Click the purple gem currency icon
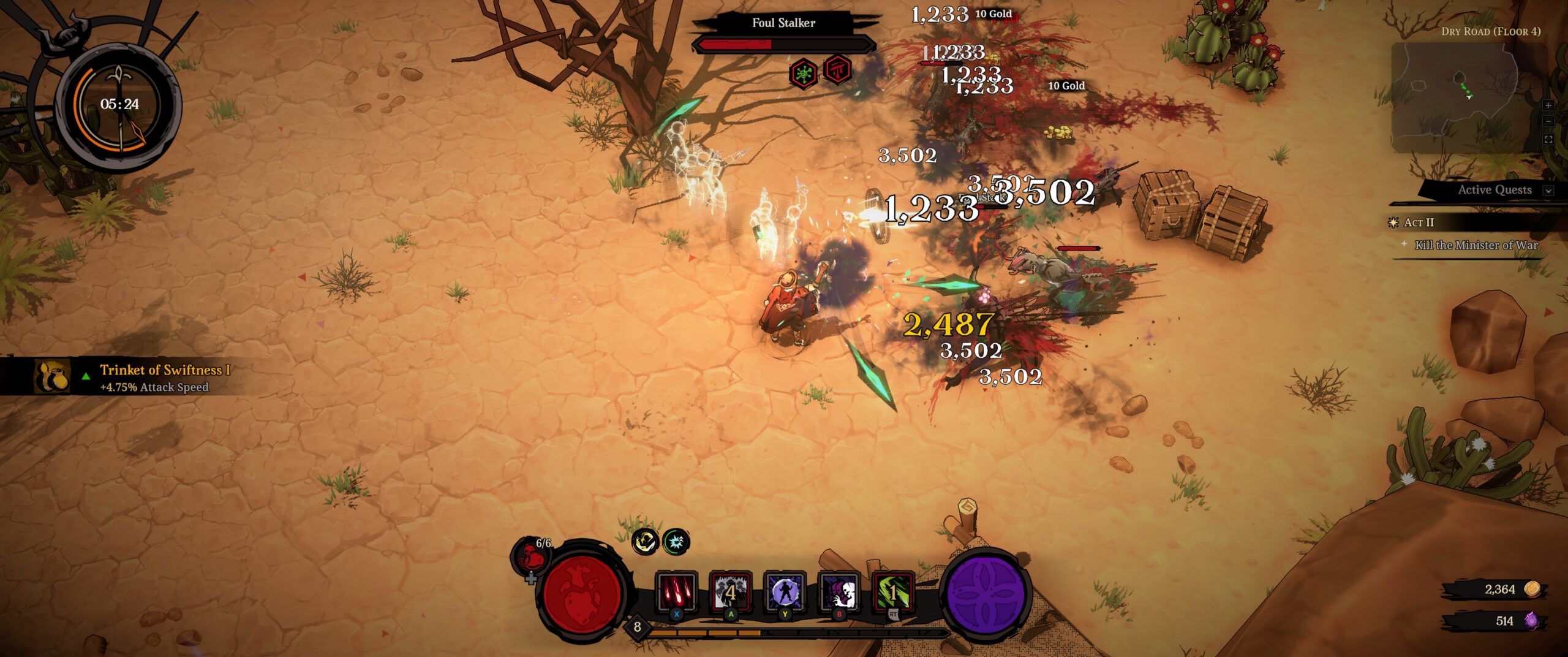 (x=1531, y=621)
